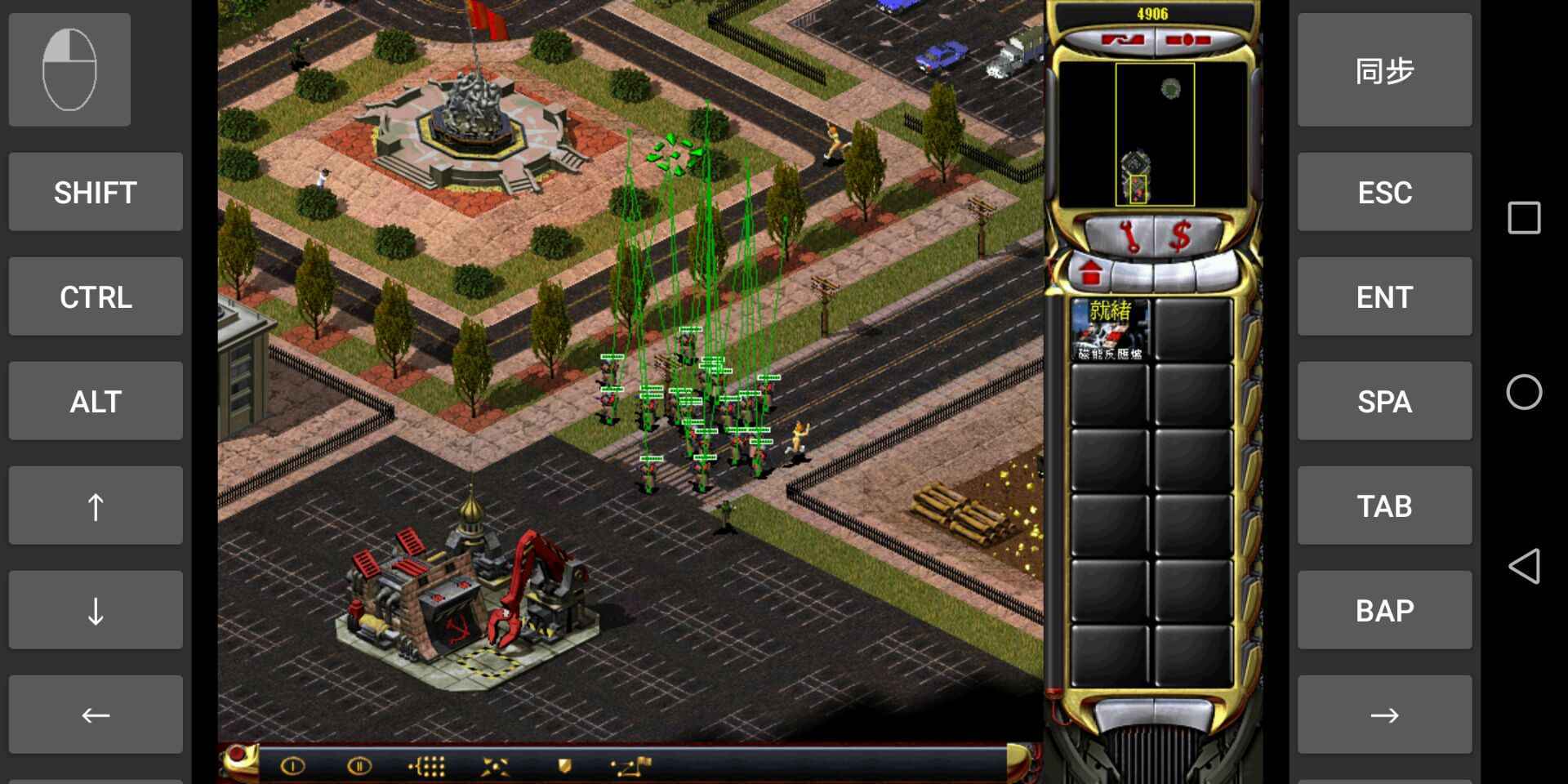1568x784 pixels.
Task: Select team two on the command bar
Action: click(359, 766)
